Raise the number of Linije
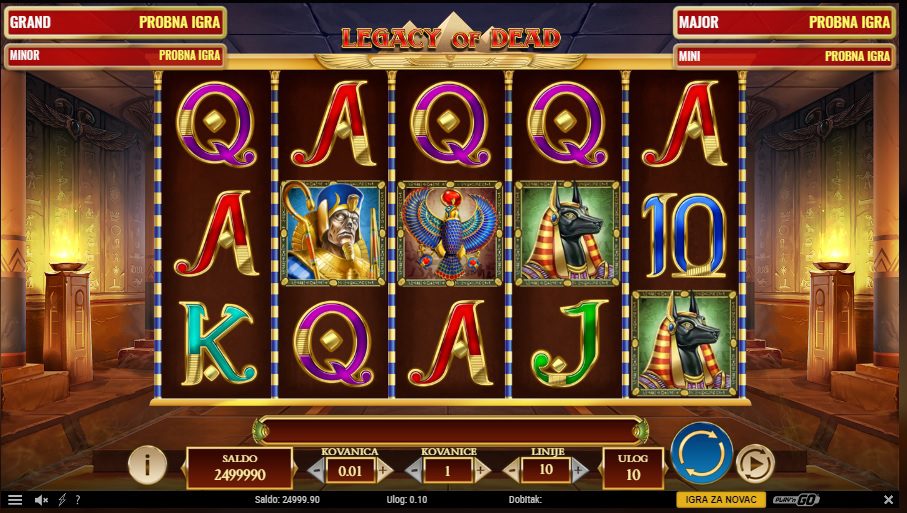Viewport: 907px width, 513px height. pos(578,469)
